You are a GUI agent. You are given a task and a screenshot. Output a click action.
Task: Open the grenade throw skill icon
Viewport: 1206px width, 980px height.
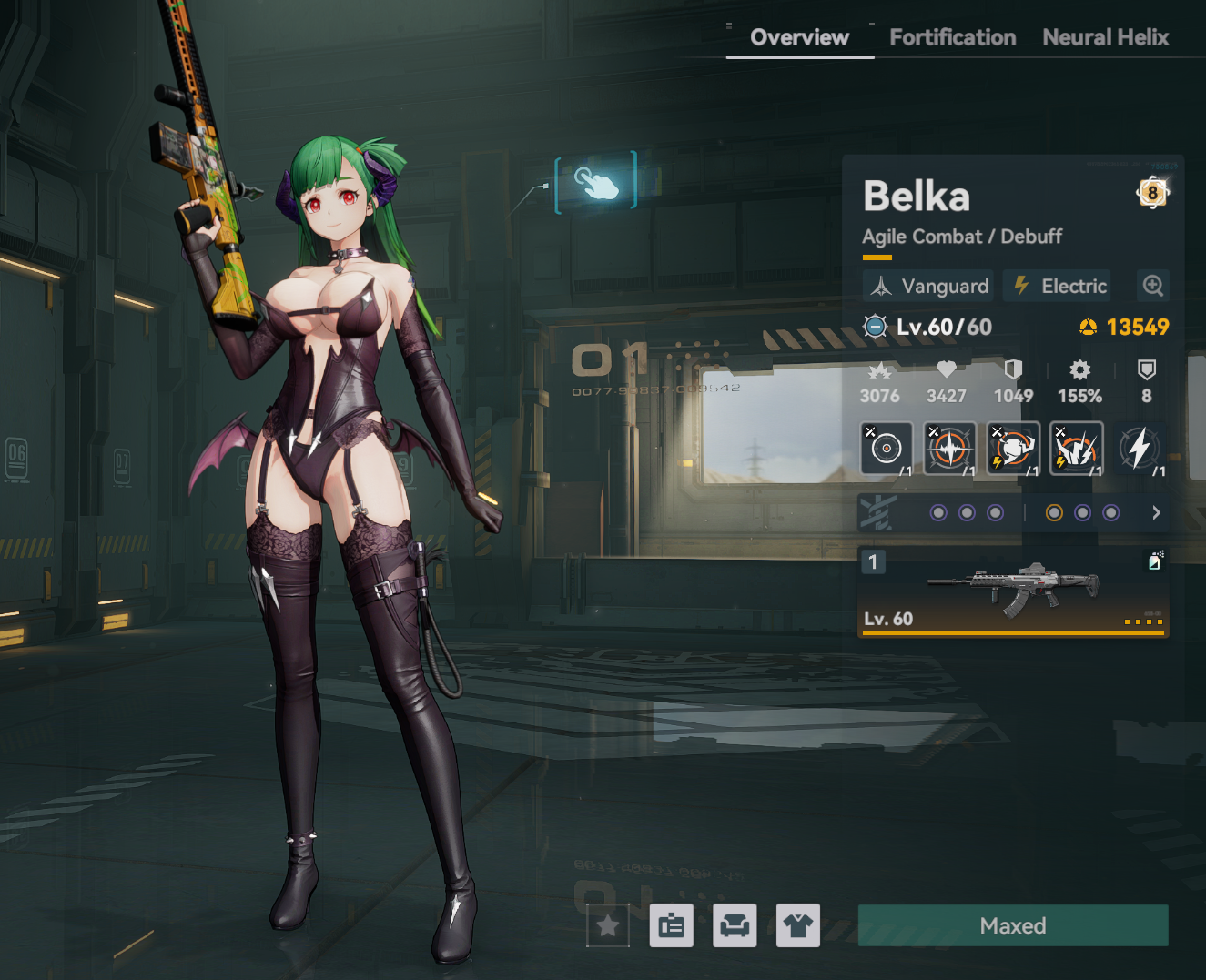pyautogui.click(x=1013, y=448)
